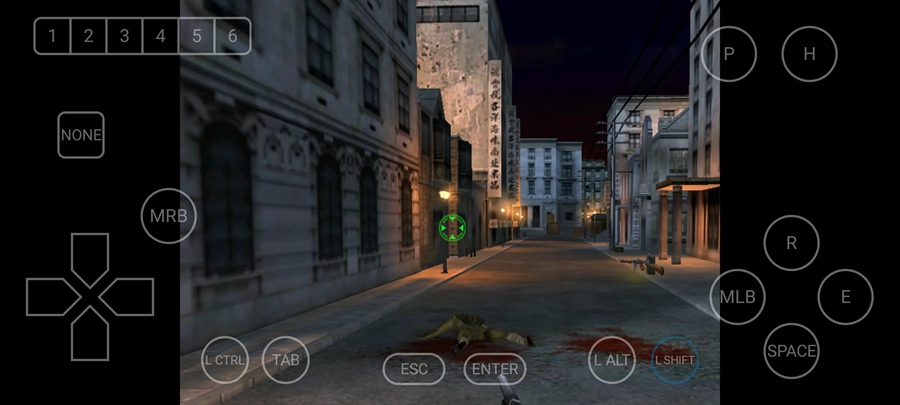Open the pause menu with ESC

point(414,369)
